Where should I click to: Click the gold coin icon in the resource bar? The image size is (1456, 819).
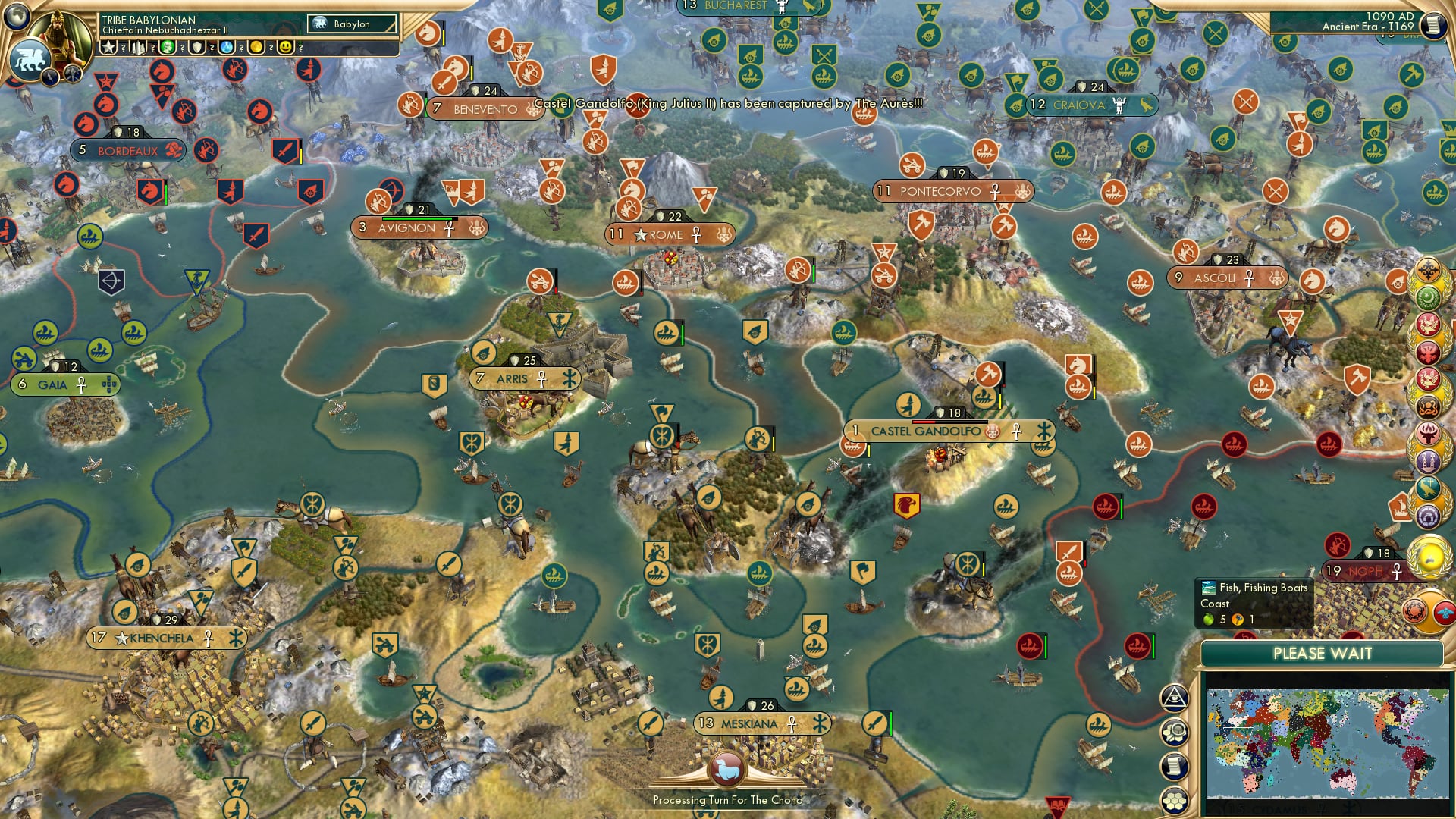[x=257, y=47]
